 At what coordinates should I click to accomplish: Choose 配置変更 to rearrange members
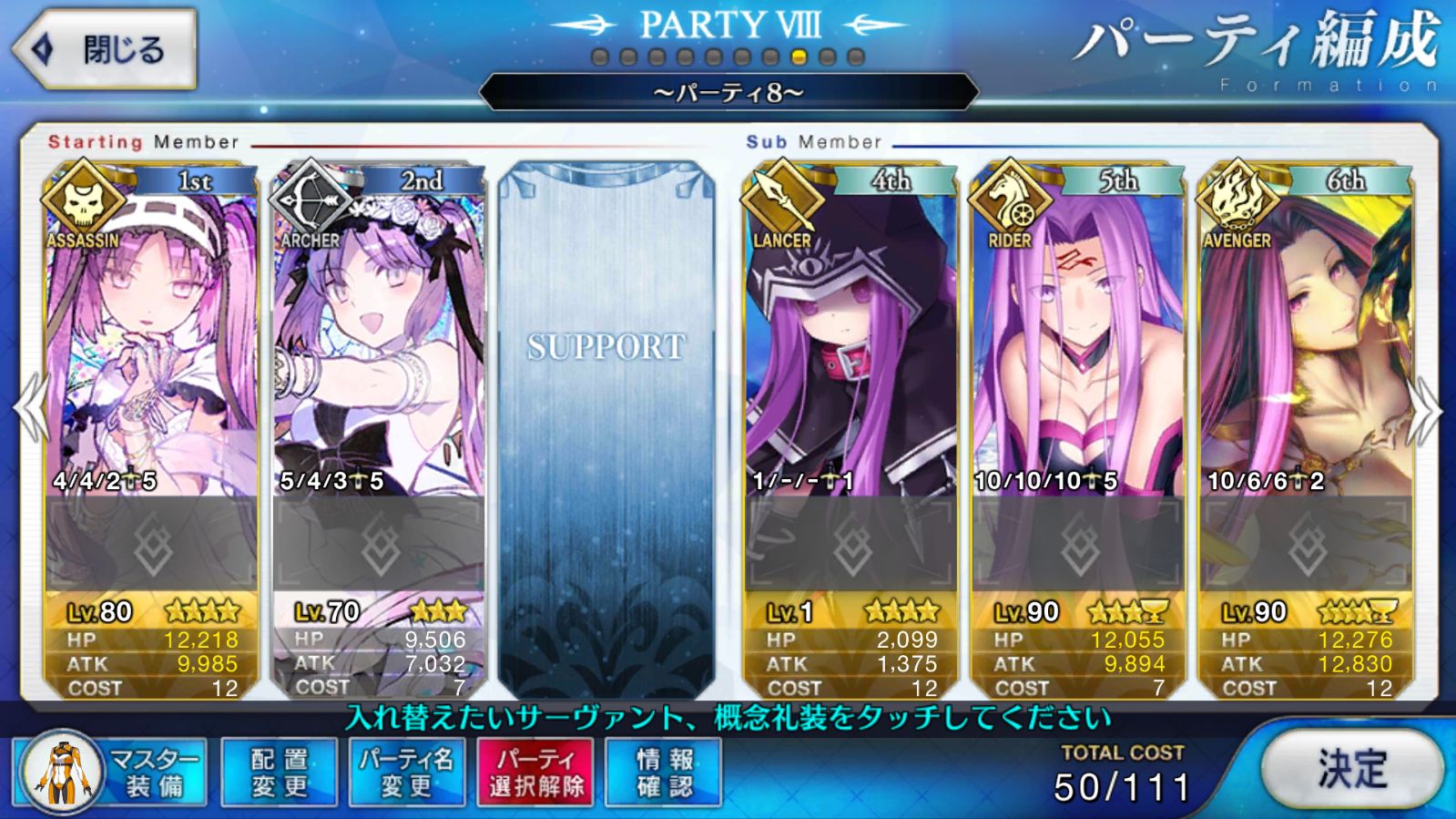point(280,773)
